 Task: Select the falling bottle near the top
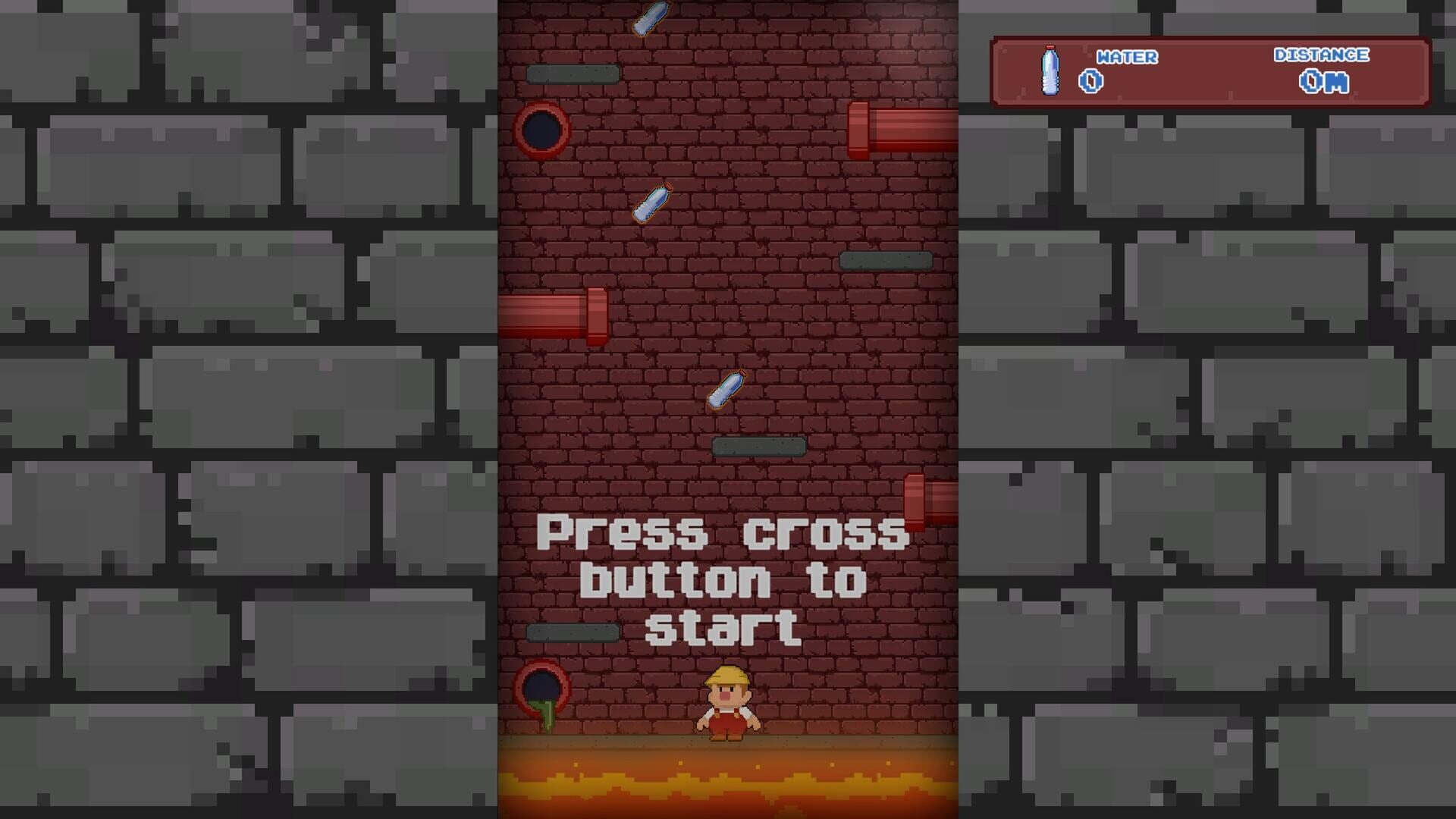pyautogui.click(x=650, y=19)
